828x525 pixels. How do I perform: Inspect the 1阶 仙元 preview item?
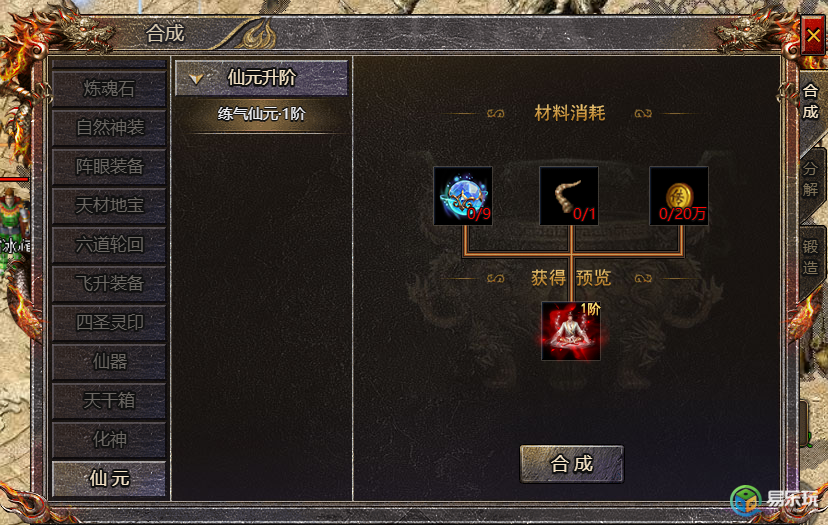570,331
